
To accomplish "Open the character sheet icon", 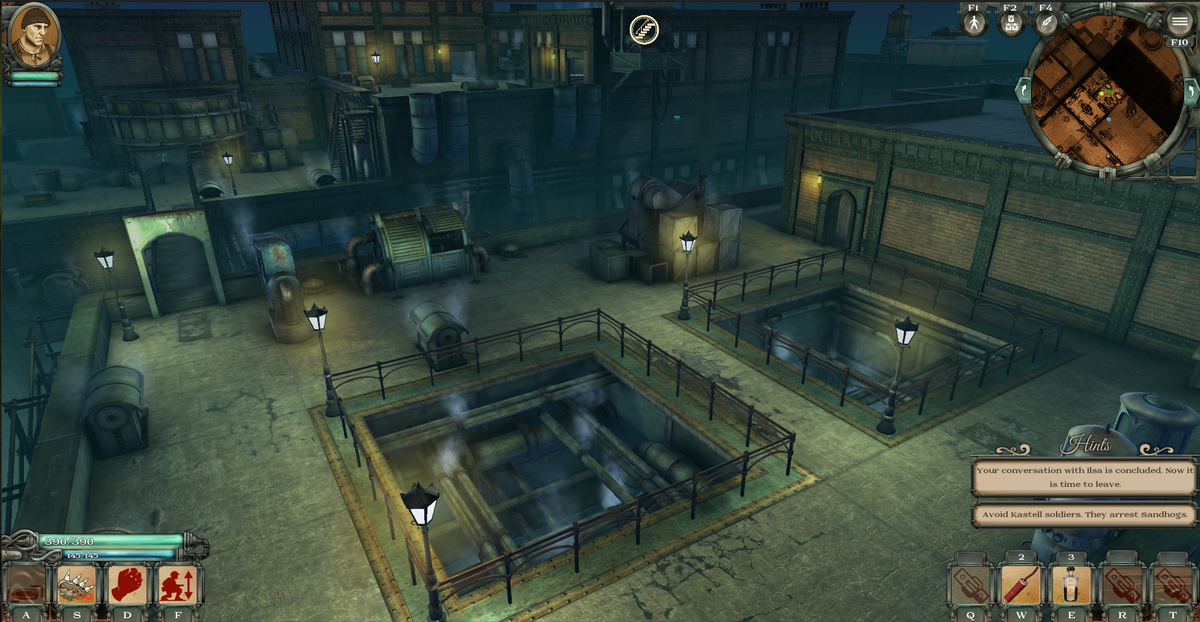I will click(974, 23).
